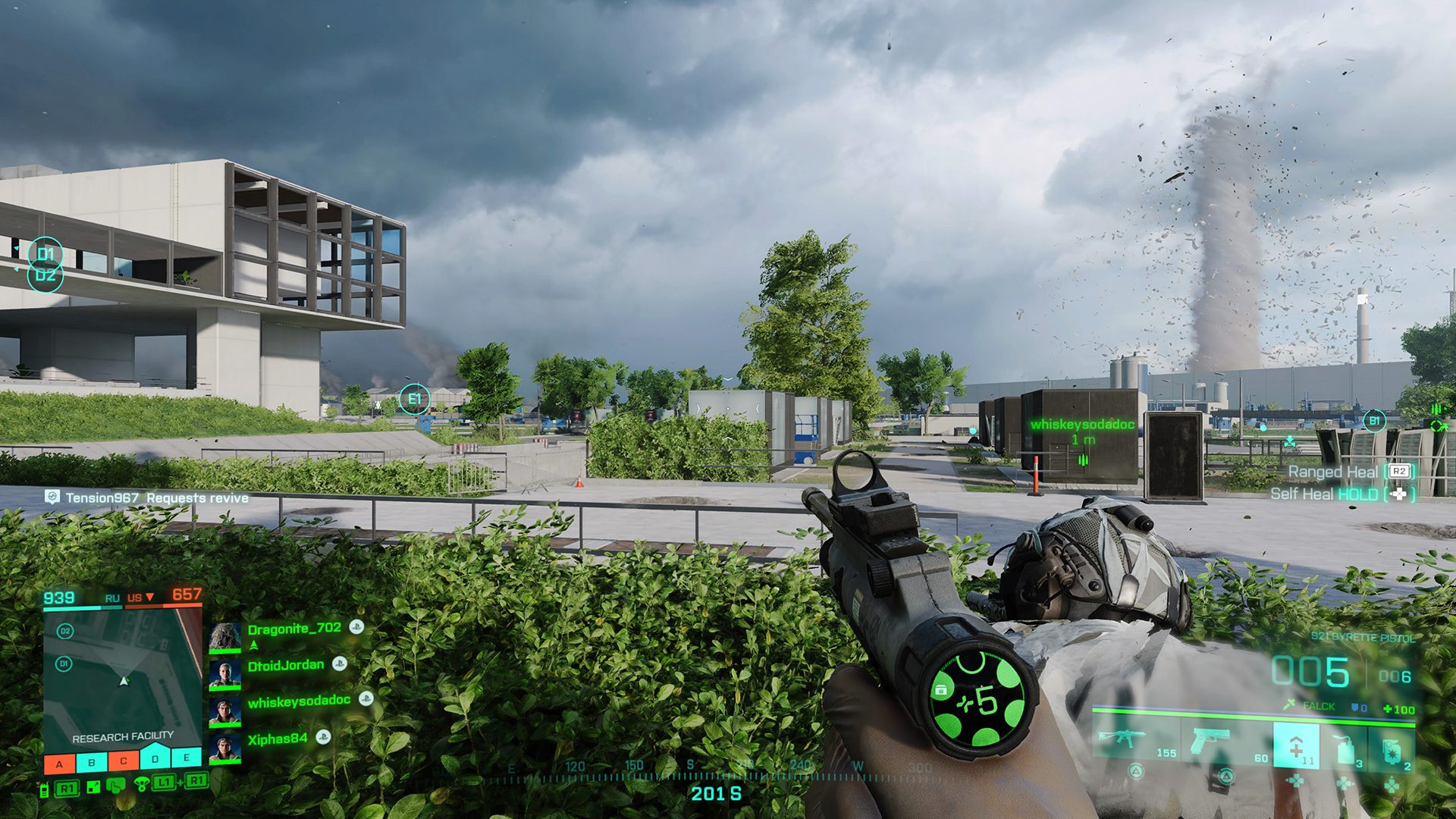Click objective A orange flag indicator

(x=59, y=764)
